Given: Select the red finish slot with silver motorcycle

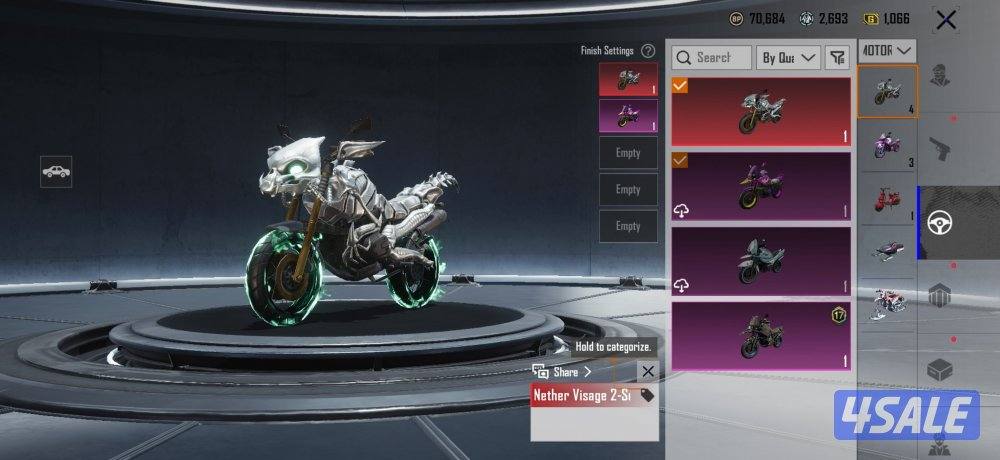Looking at the screenshot, I should (x=628, y=80).
